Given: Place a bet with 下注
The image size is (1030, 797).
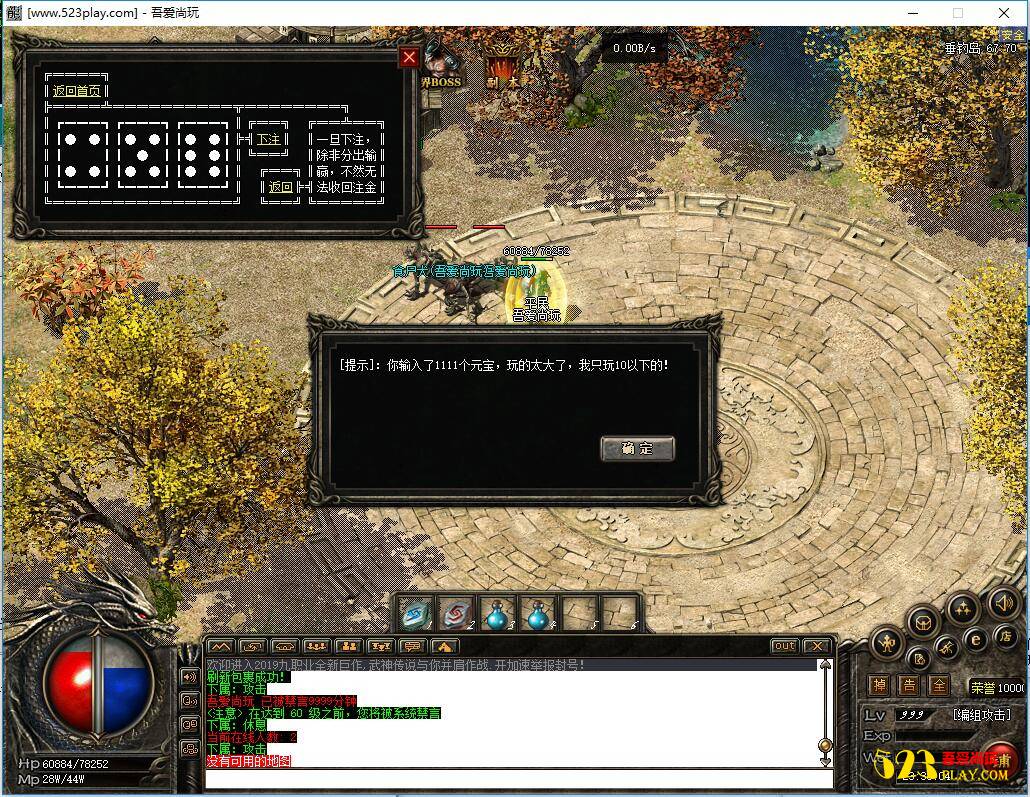Looking at the screenshot, I should pos(269,140).
